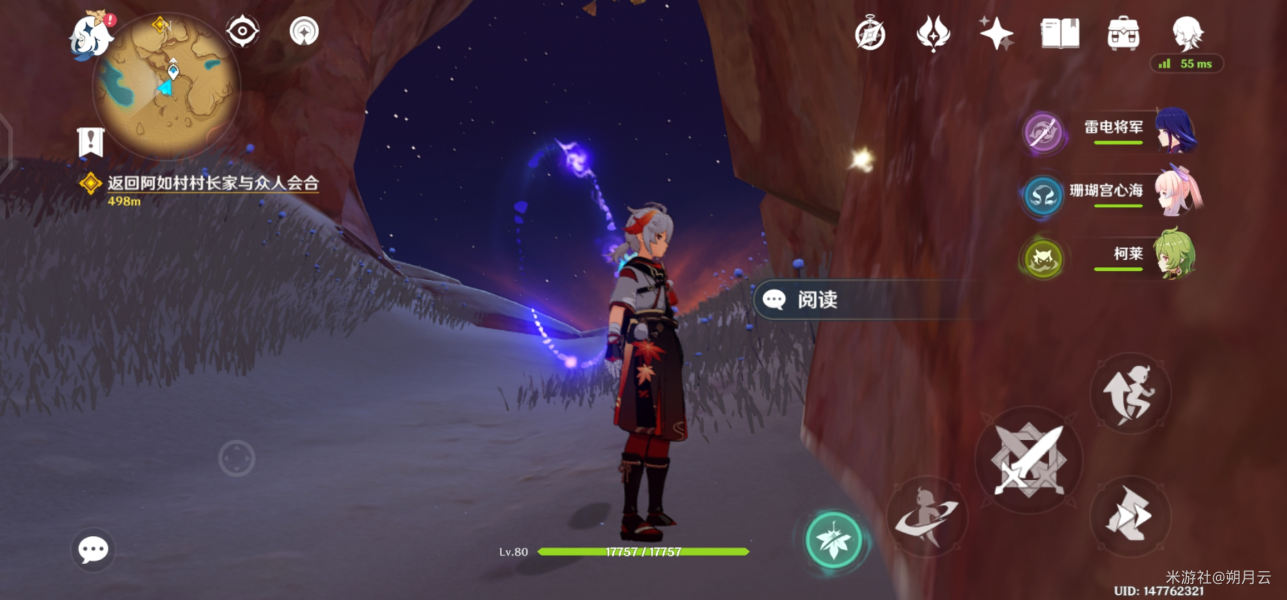Open the backpack inventory
Viewport: 1287px width, 600px height.
pyautogui.click(x=1124, y=34)
